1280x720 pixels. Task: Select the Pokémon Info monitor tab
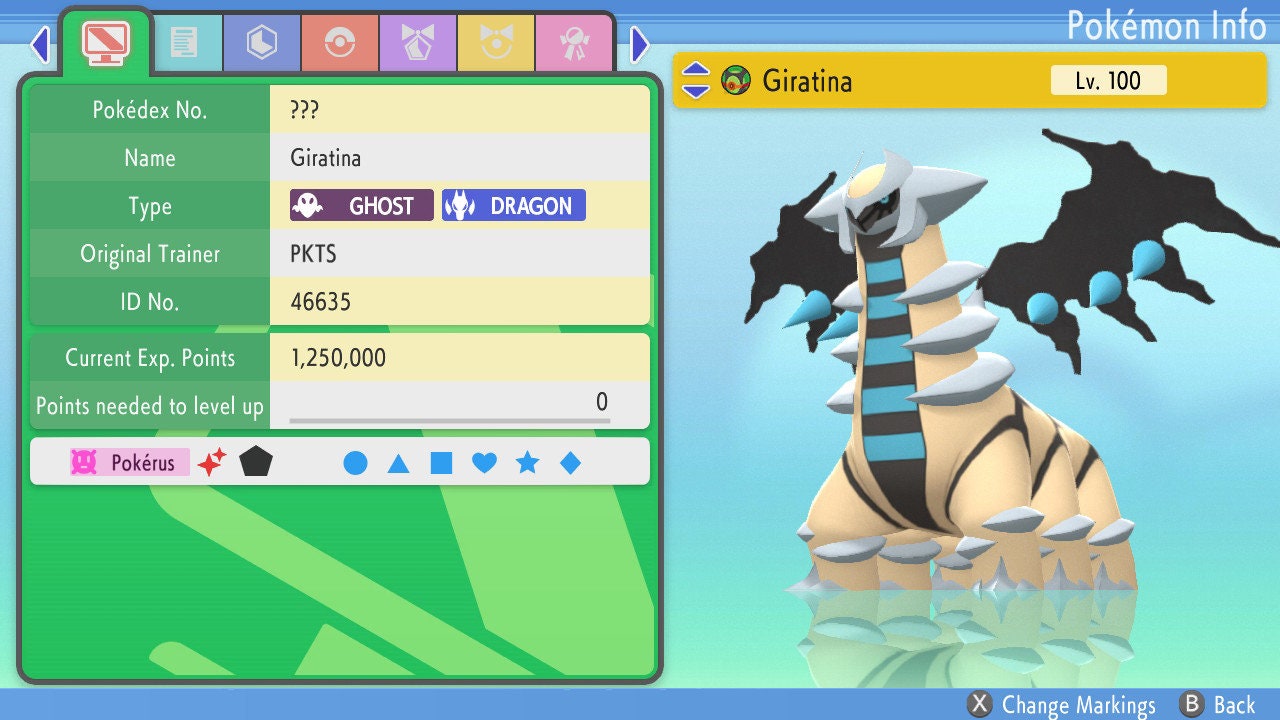pyautogui.click(x=105, y=42)
